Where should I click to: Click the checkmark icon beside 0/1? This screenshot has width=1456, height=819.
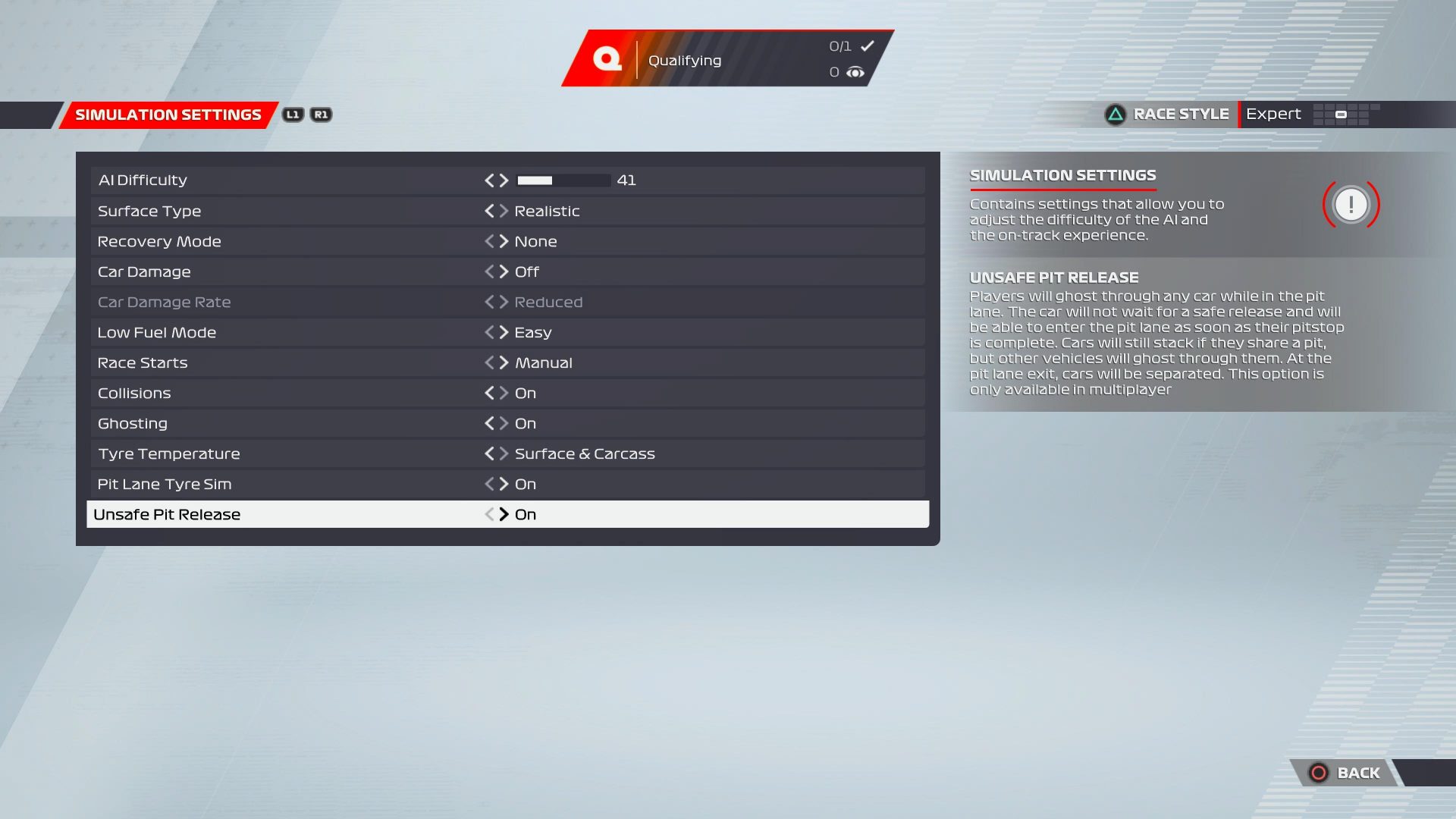[x=867, y=45]
